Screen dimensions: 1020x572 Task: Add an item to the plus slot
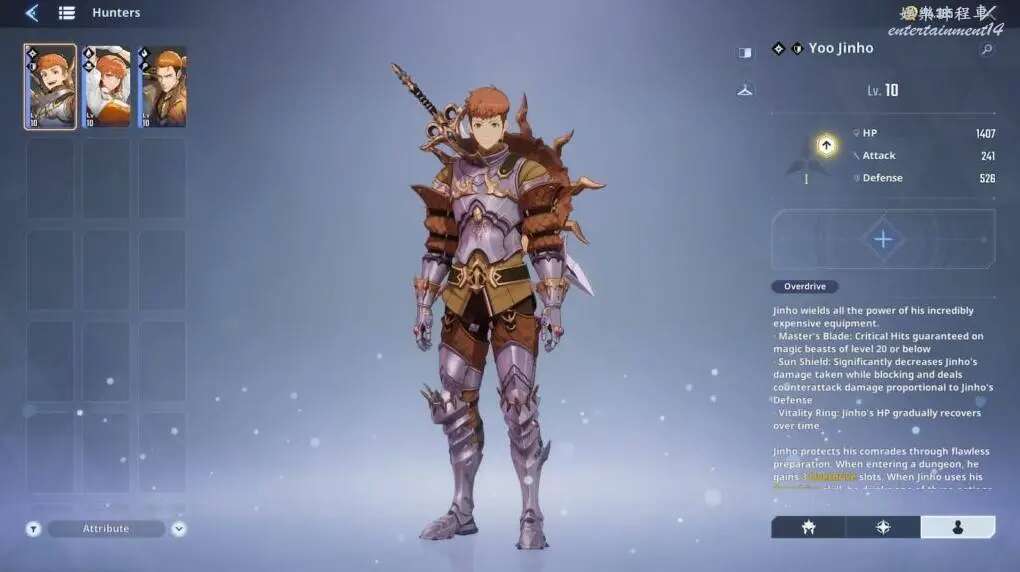[x=883, y=240]
